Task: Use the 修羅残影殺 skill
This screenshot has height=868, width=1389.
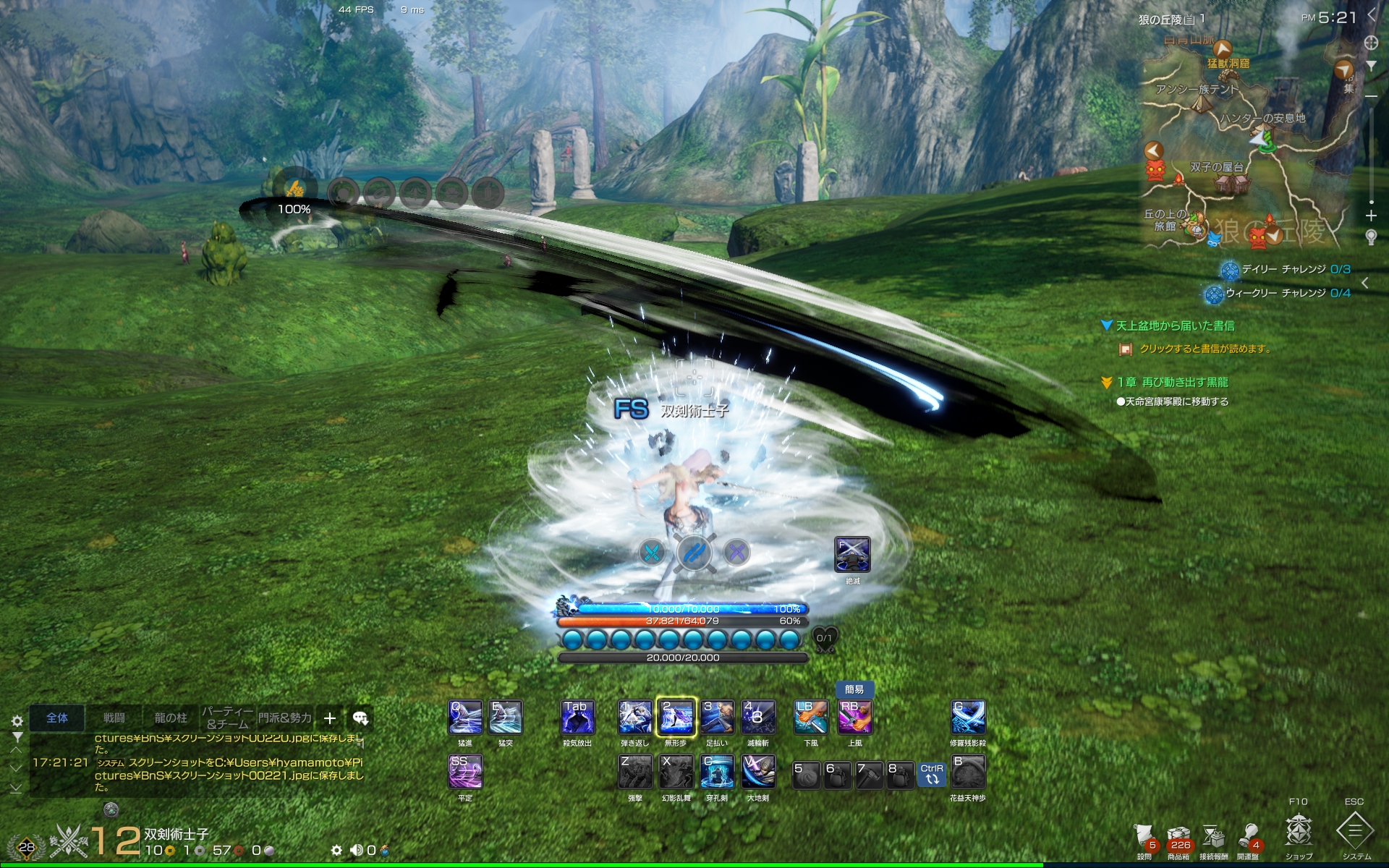Action: click(x=967, y=718)
